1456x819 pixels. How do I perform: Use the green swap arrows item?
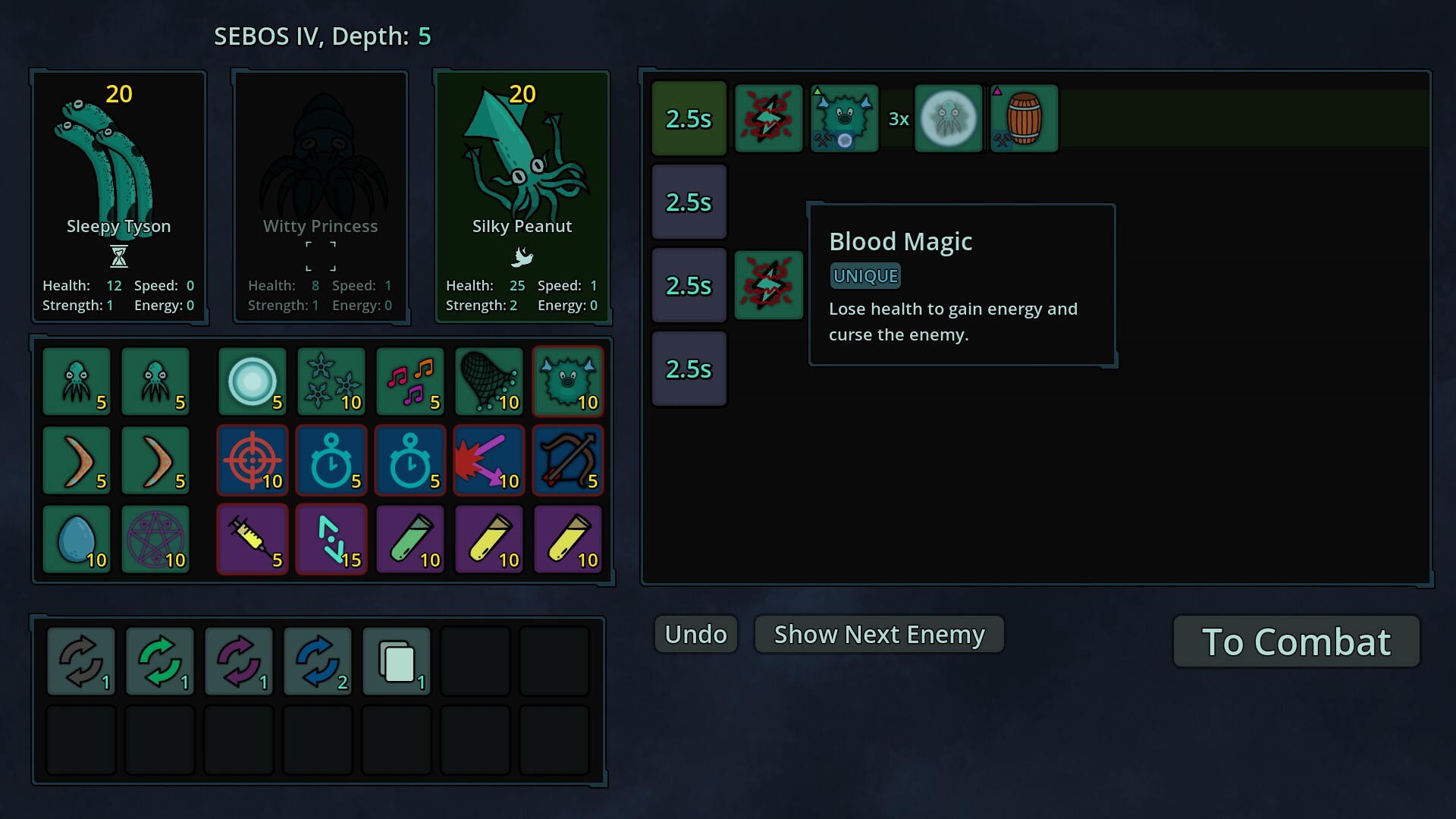click(160, 661)
